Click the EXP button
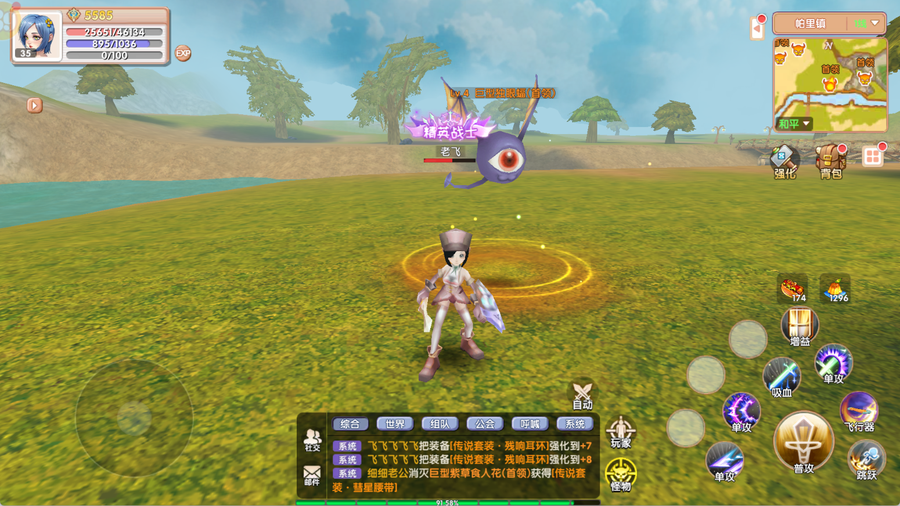This screenshot has height=506, width=900. [x=183, y=53]
